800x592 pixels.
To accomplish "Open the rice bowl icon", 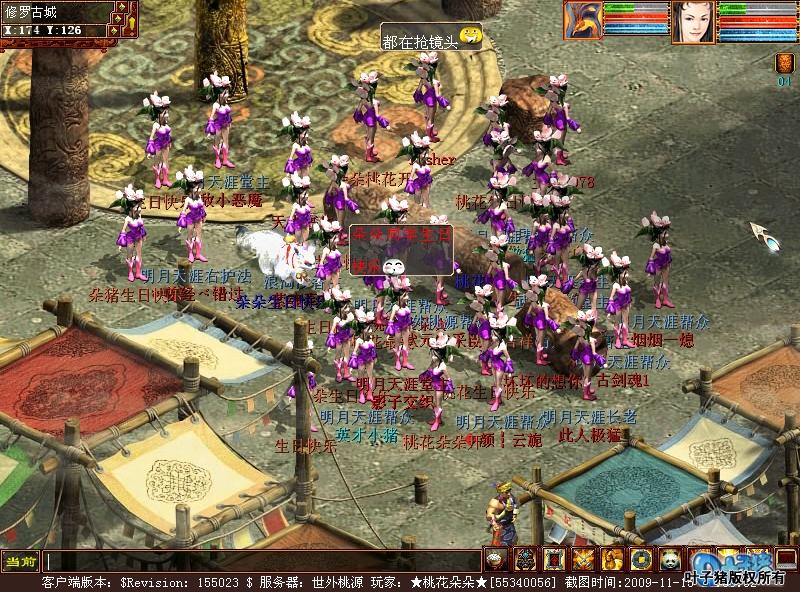I will 496,559.
